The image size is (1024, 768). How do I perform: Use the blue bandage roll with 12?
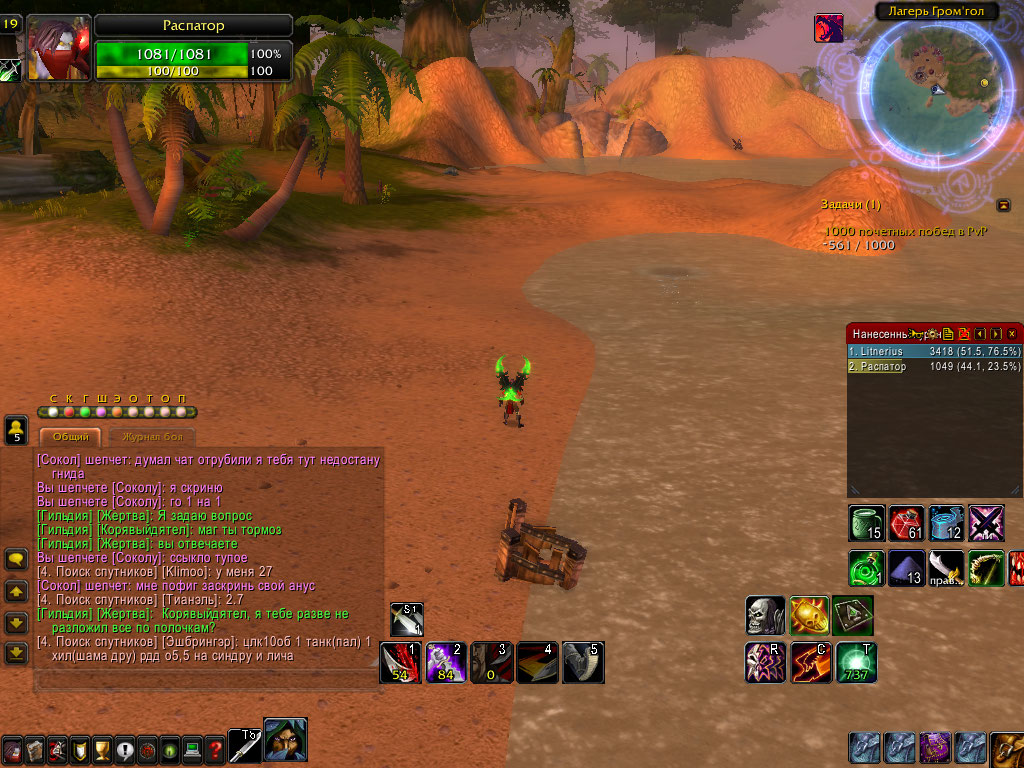pyautogui.click(x=946, y=523)
